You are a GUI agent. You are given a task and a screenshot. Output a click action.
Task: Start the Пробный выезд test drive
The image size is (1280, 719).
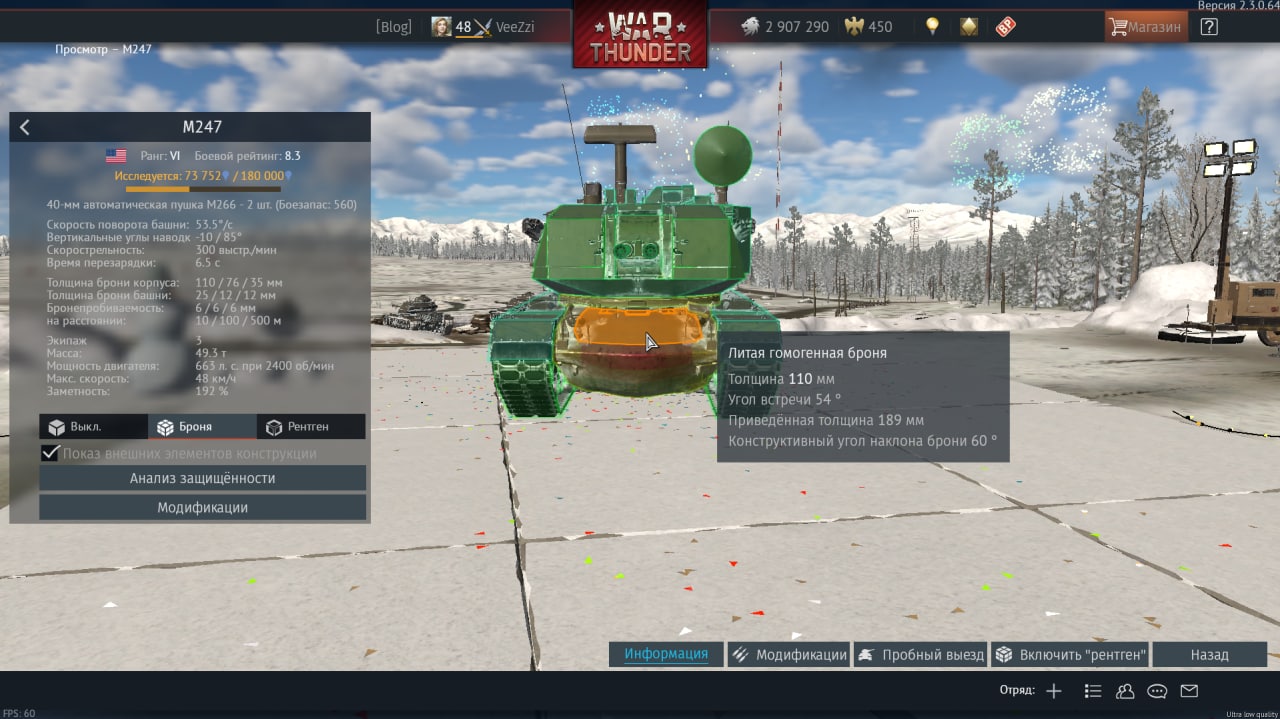921,655
